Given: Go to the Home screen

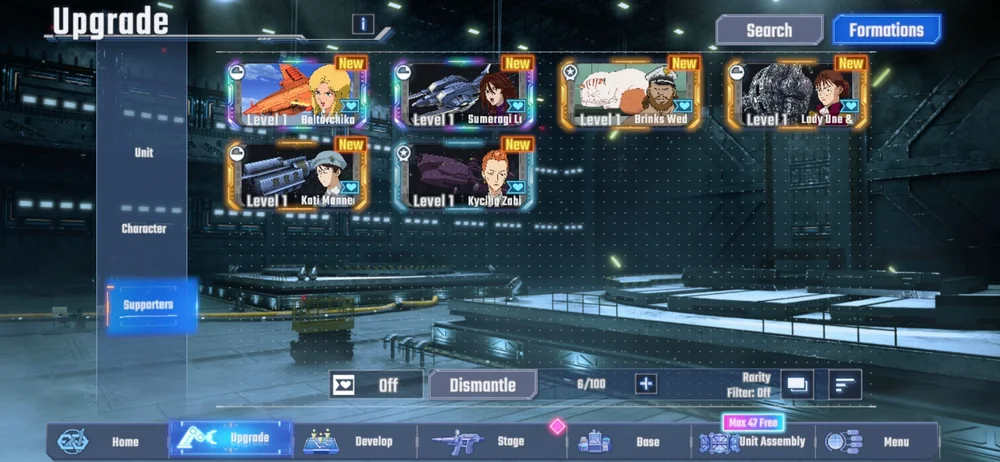Looking at the screenshot, I should pos(108,441).
